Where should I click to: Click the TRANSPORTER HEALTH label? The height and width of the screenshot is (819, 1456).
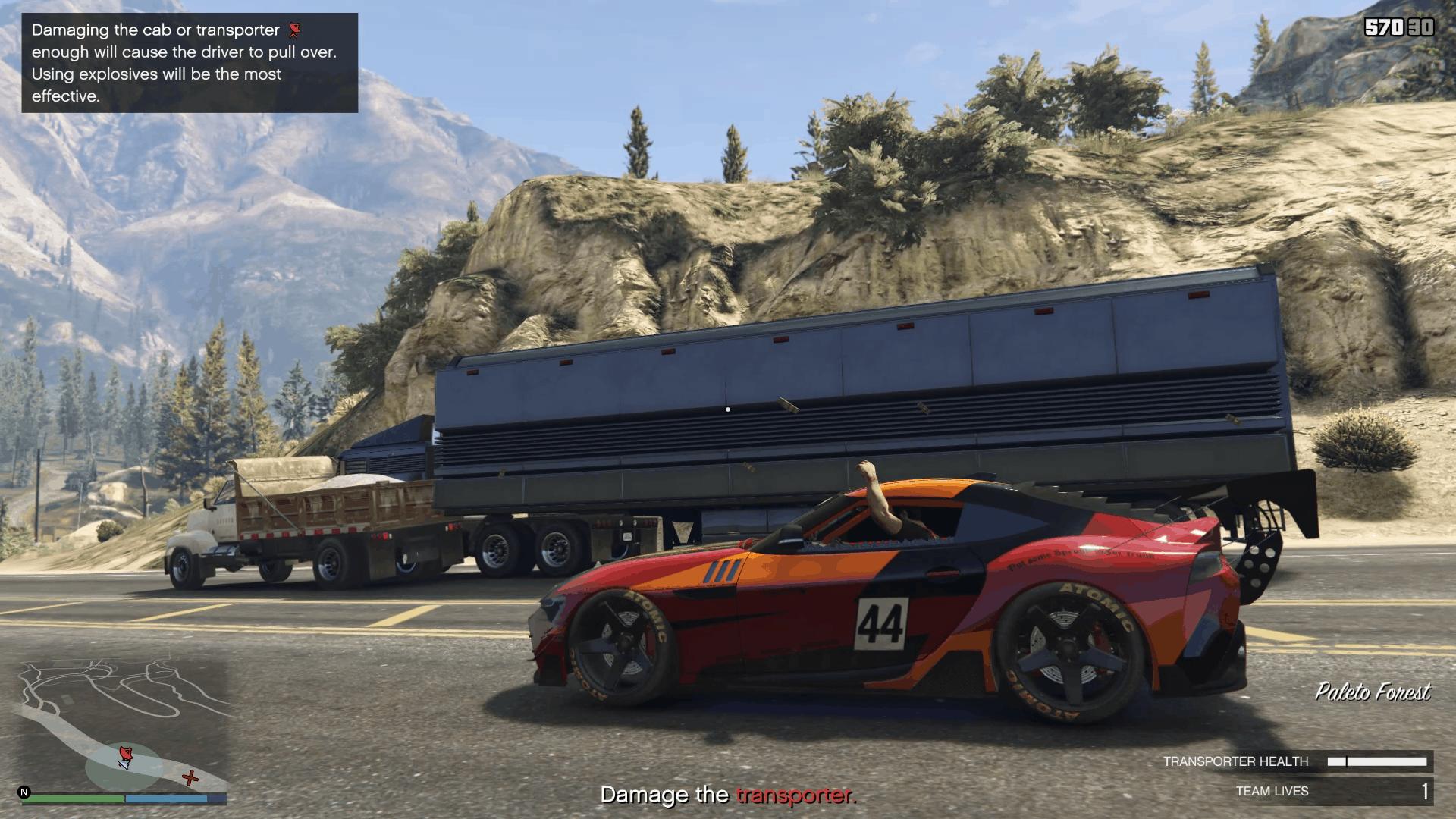coord(1236,761)
